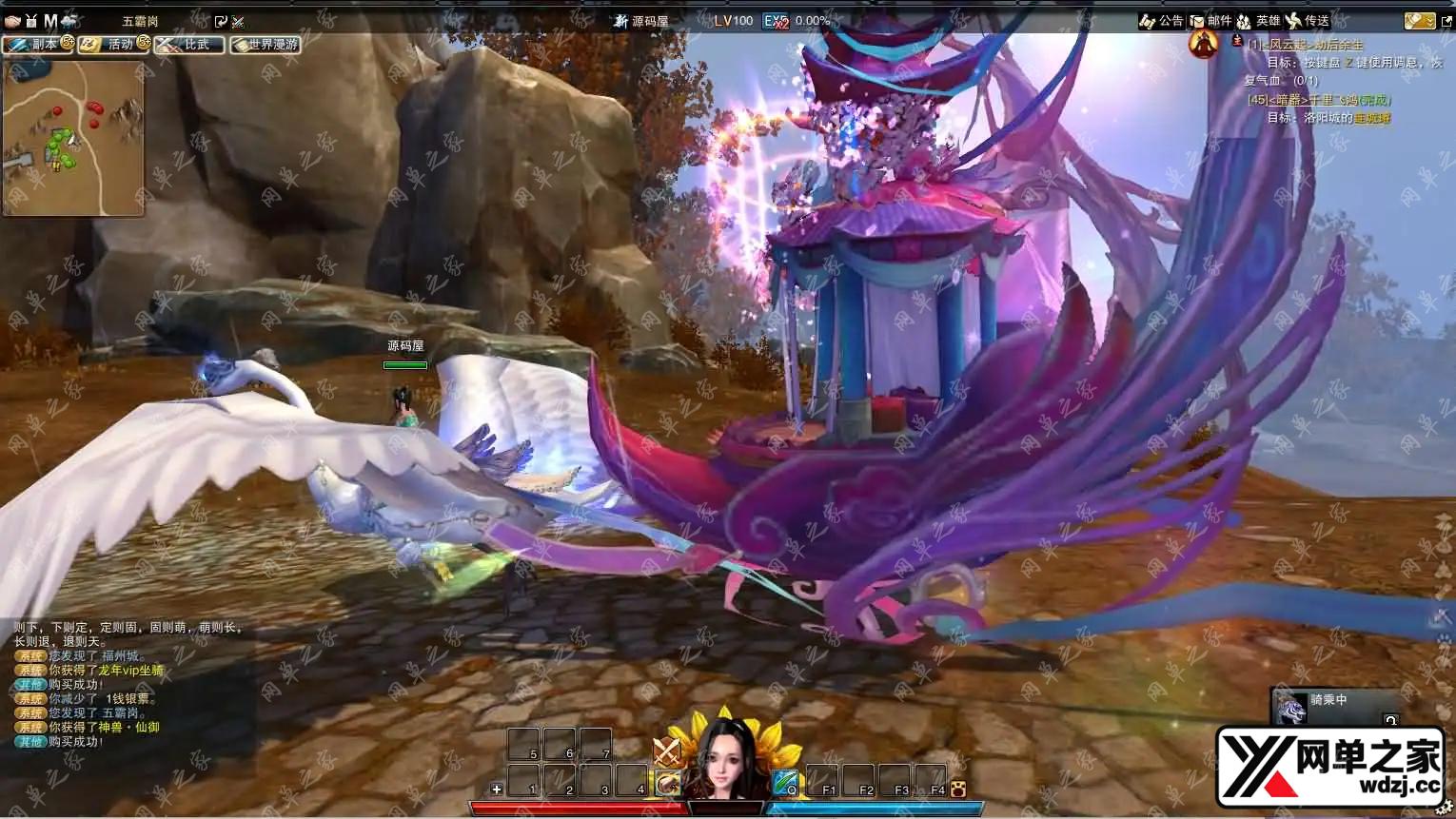1456x819 pixels.
Task: Click the character portrait in the sunflower frame
Action: 725,758
